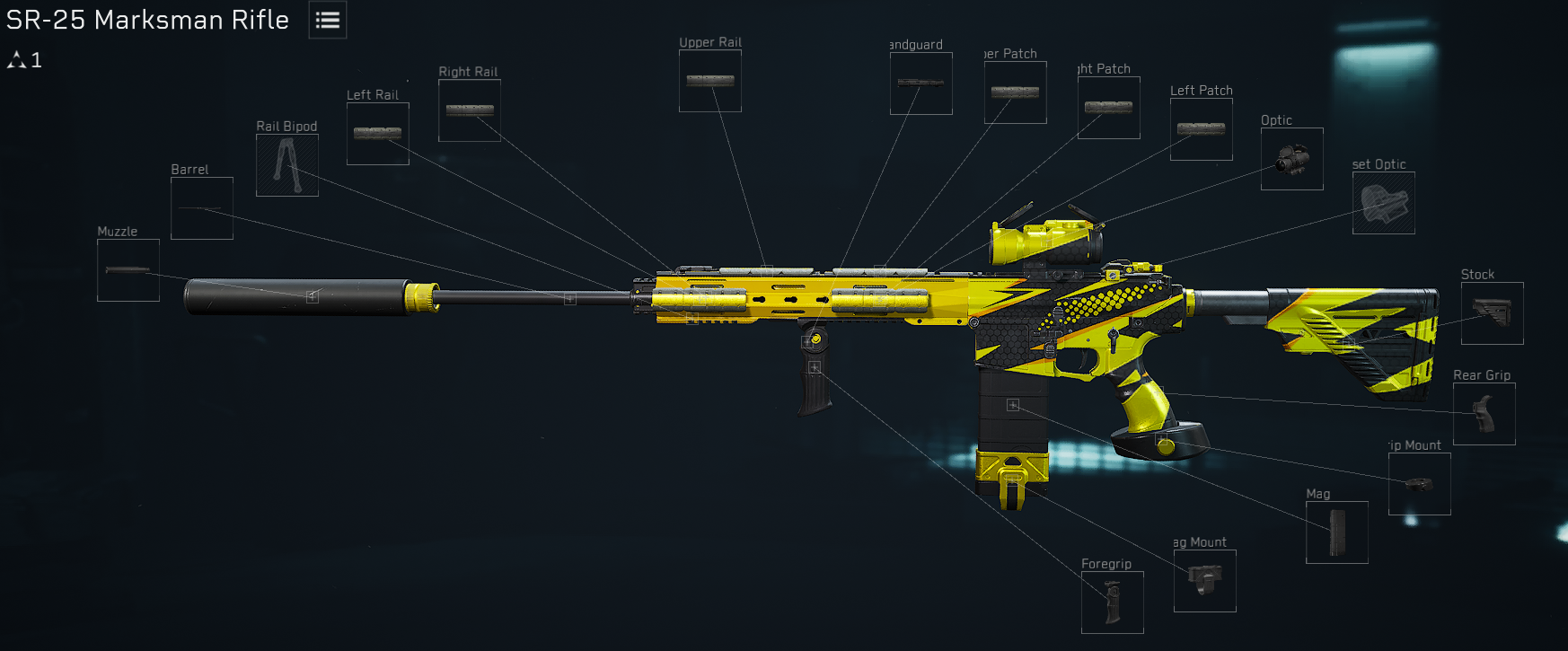Click the Offset Optic slot

[1383, 203]
